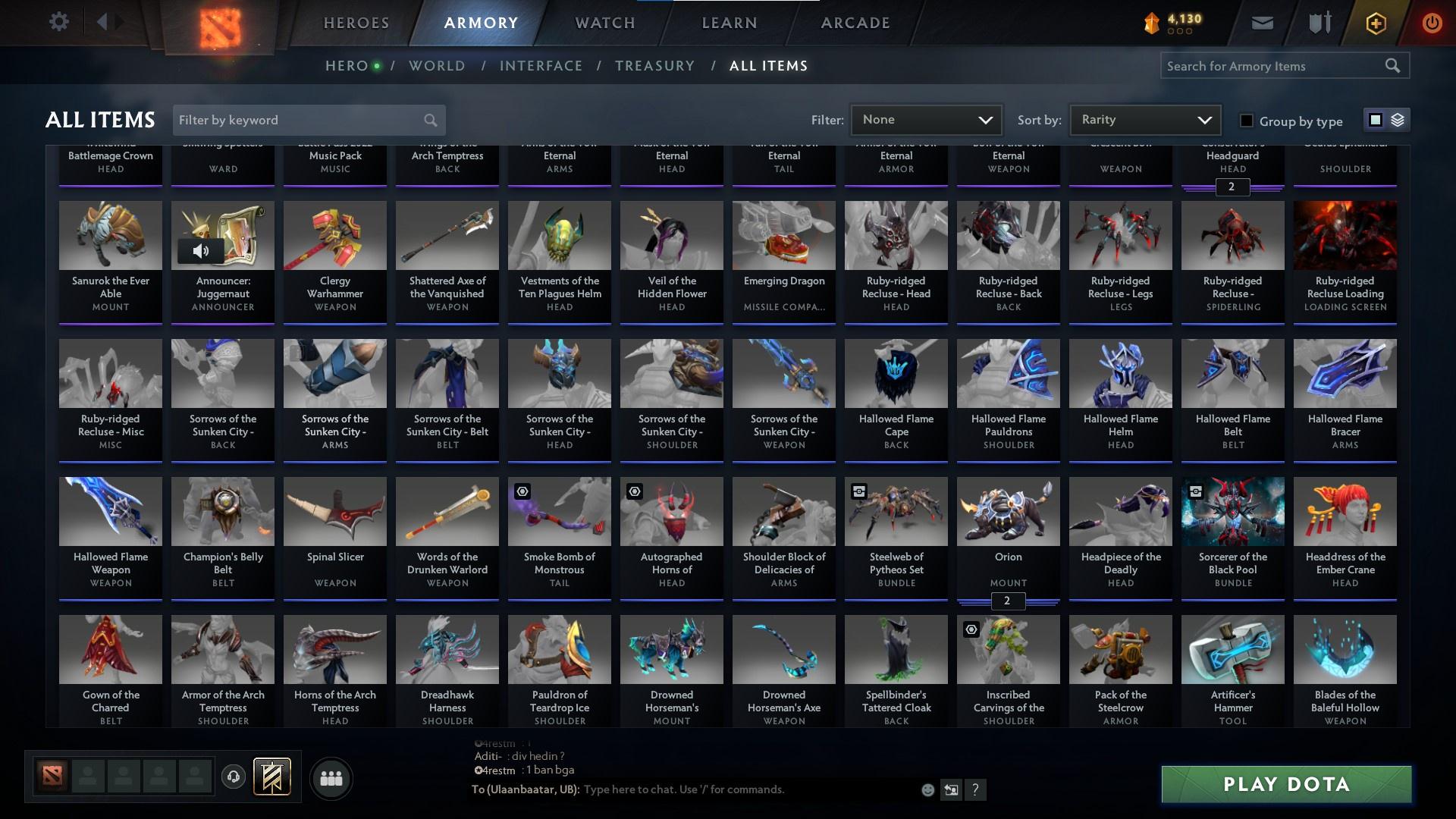
Task: Click the settings gear icon
Action: point(58,22)
